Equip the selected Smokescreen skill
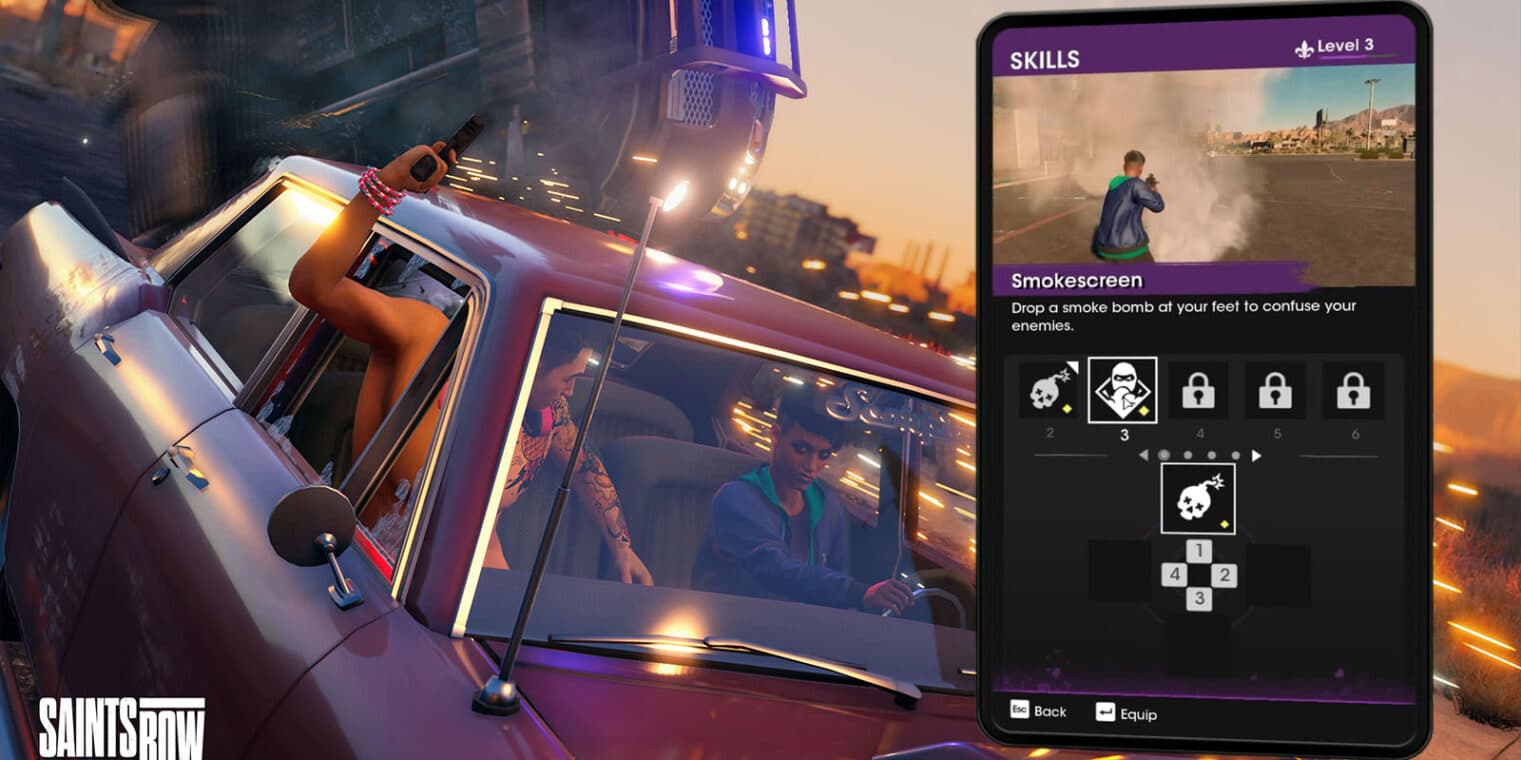1521x760 pixels. (x=1126, y=714)
